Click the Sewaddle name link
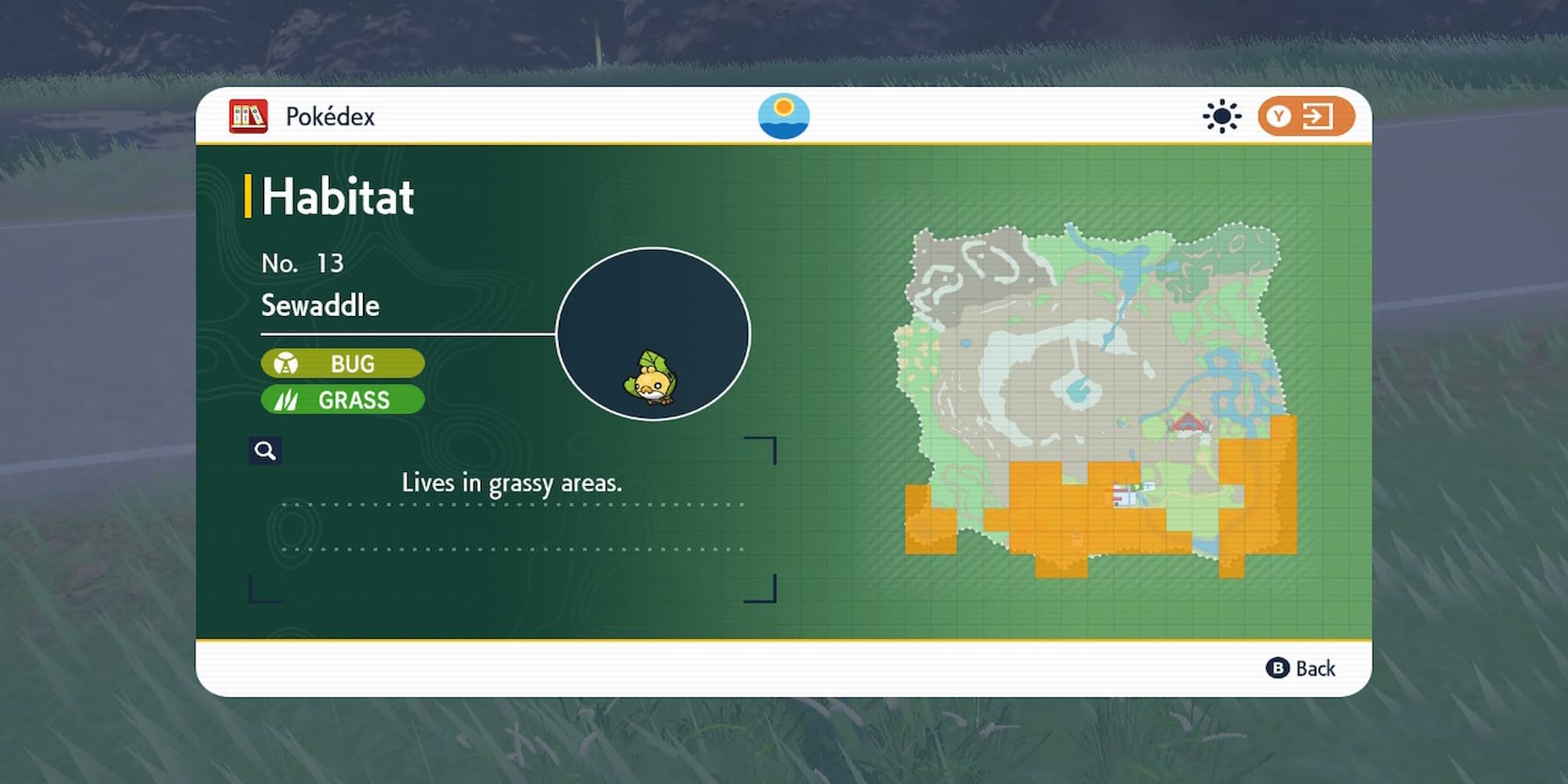The height and width of the screenshot is (784, 1568). pyautogui.click(x=321, y=306)
